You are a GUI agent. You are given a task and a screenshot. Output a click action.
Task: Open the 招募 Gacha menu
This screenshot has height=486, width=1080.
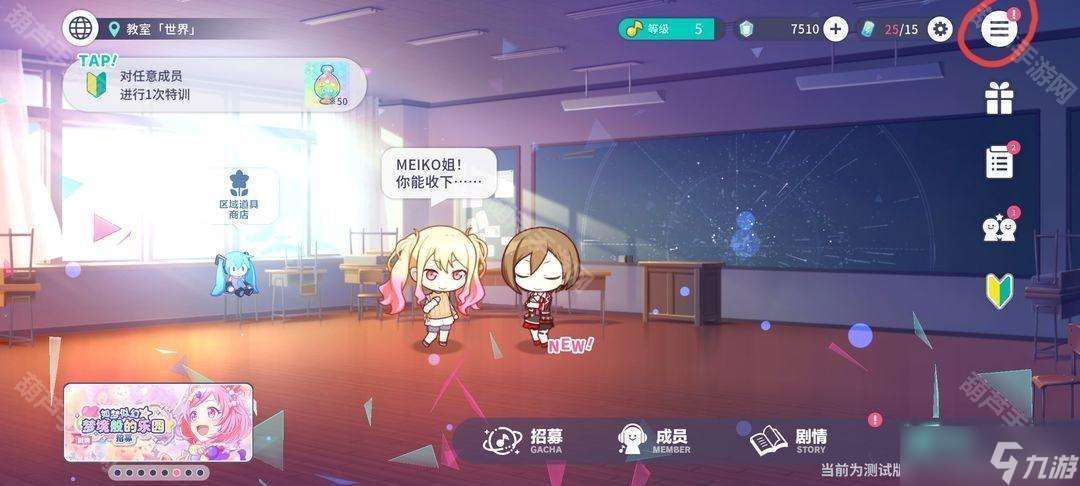pyautogui.click(x=524, y=440)
